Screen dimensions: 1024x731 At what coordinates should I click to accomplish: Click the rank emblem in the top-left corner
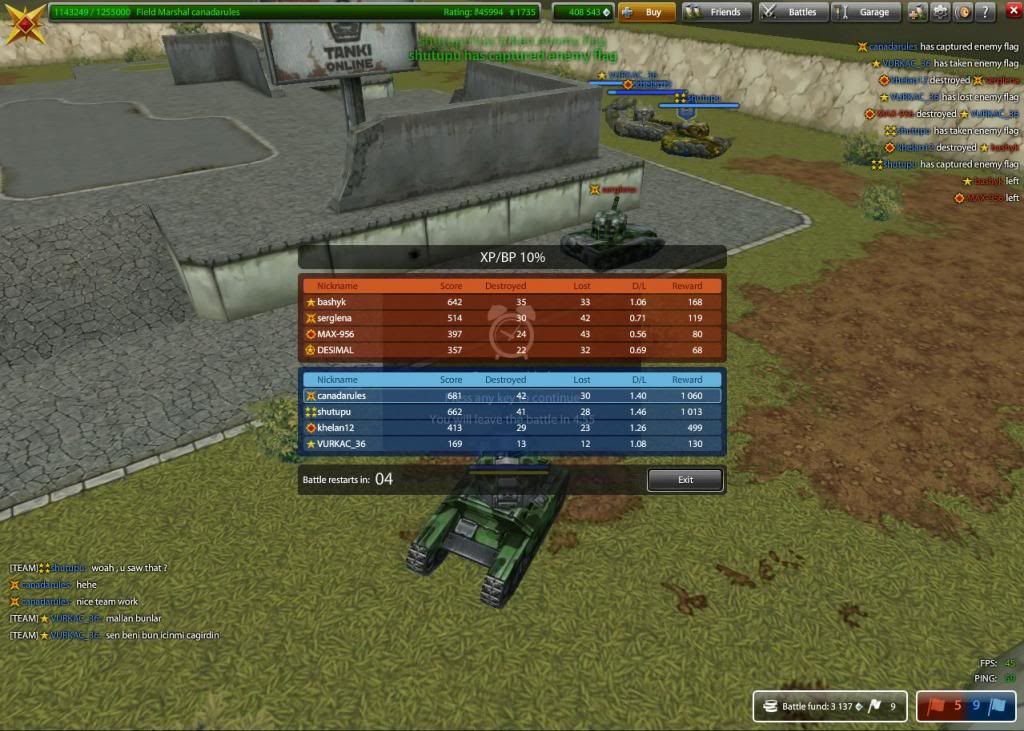(x=22, y=22)
